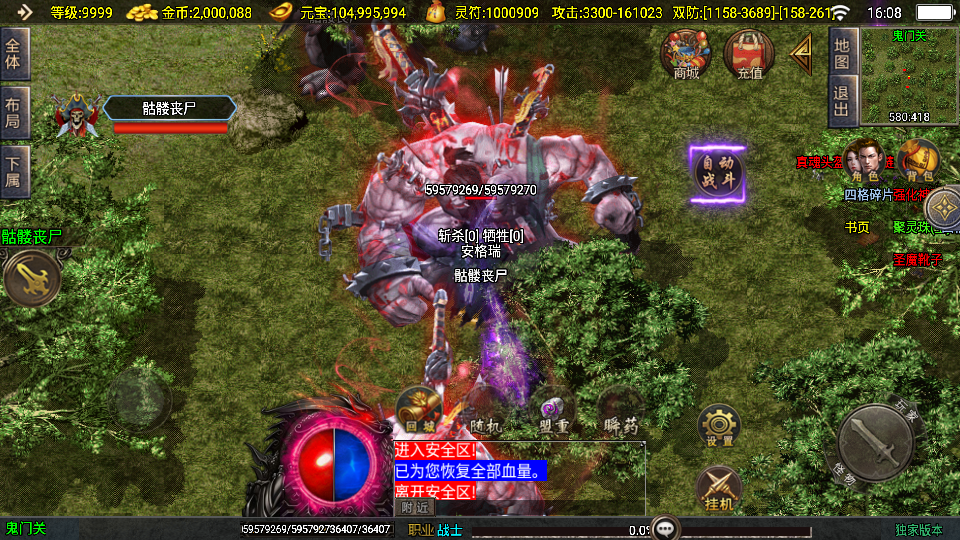The width and height of the screenshot is (960, 540).
Task: Open the 设置 gear settings
Action: click(718, 425)
